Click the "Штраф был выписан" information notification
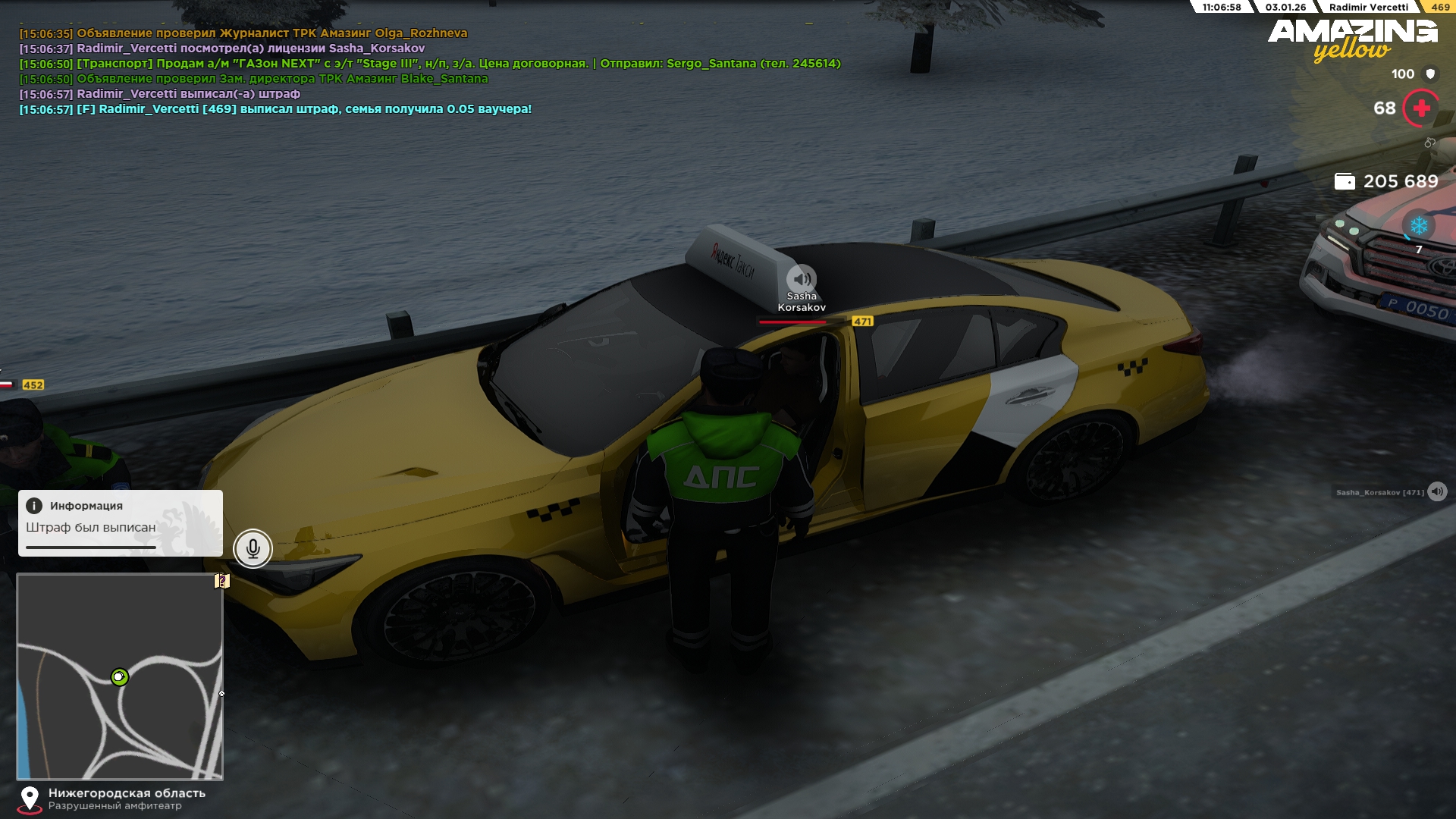This screenshot has width=1456, height=819. pyautogui.click(x=121, y=523)
